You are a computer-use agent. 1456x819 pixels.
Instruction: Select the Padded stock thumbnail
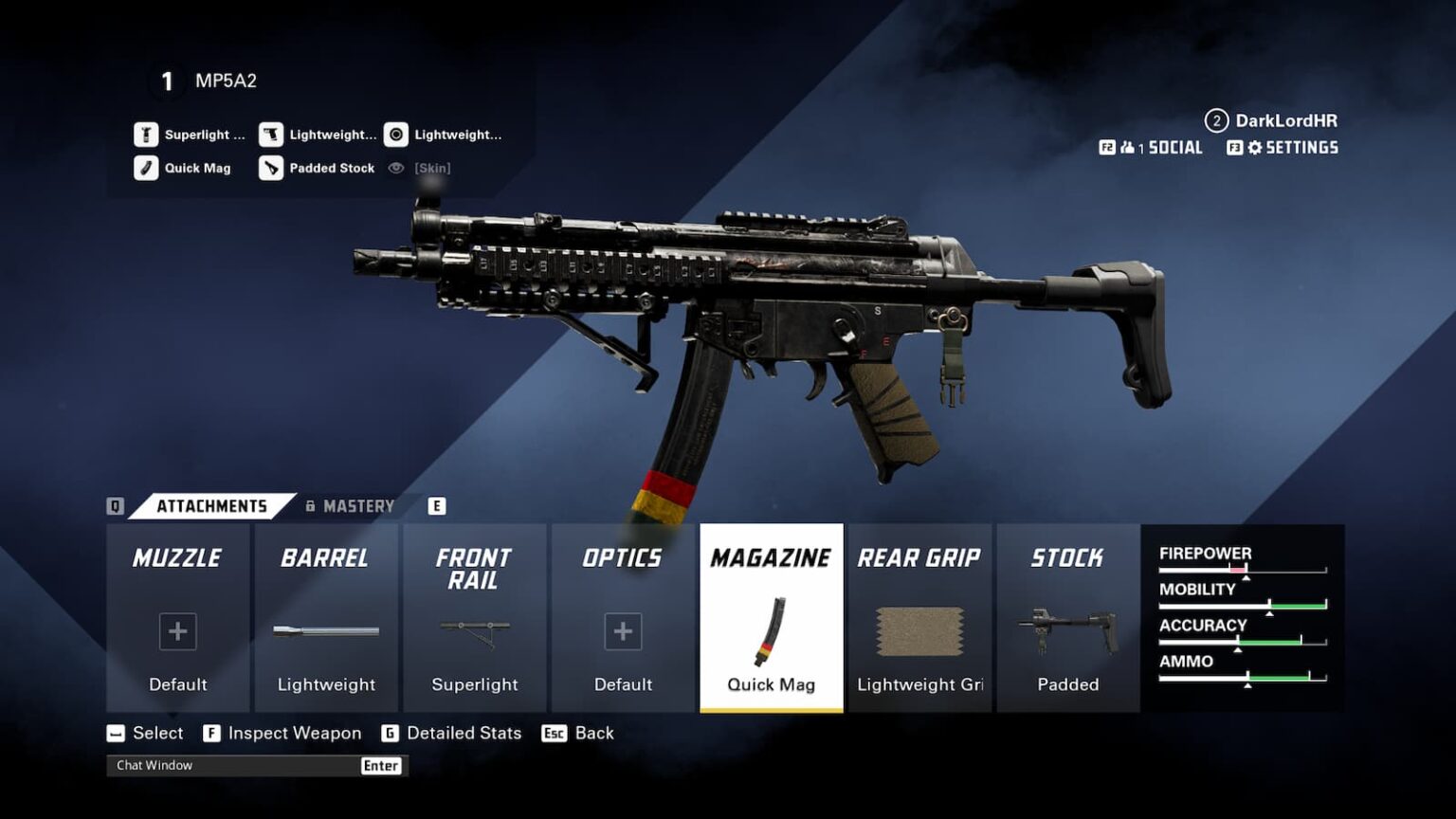pyautogui.click(x=1067, y=630)
